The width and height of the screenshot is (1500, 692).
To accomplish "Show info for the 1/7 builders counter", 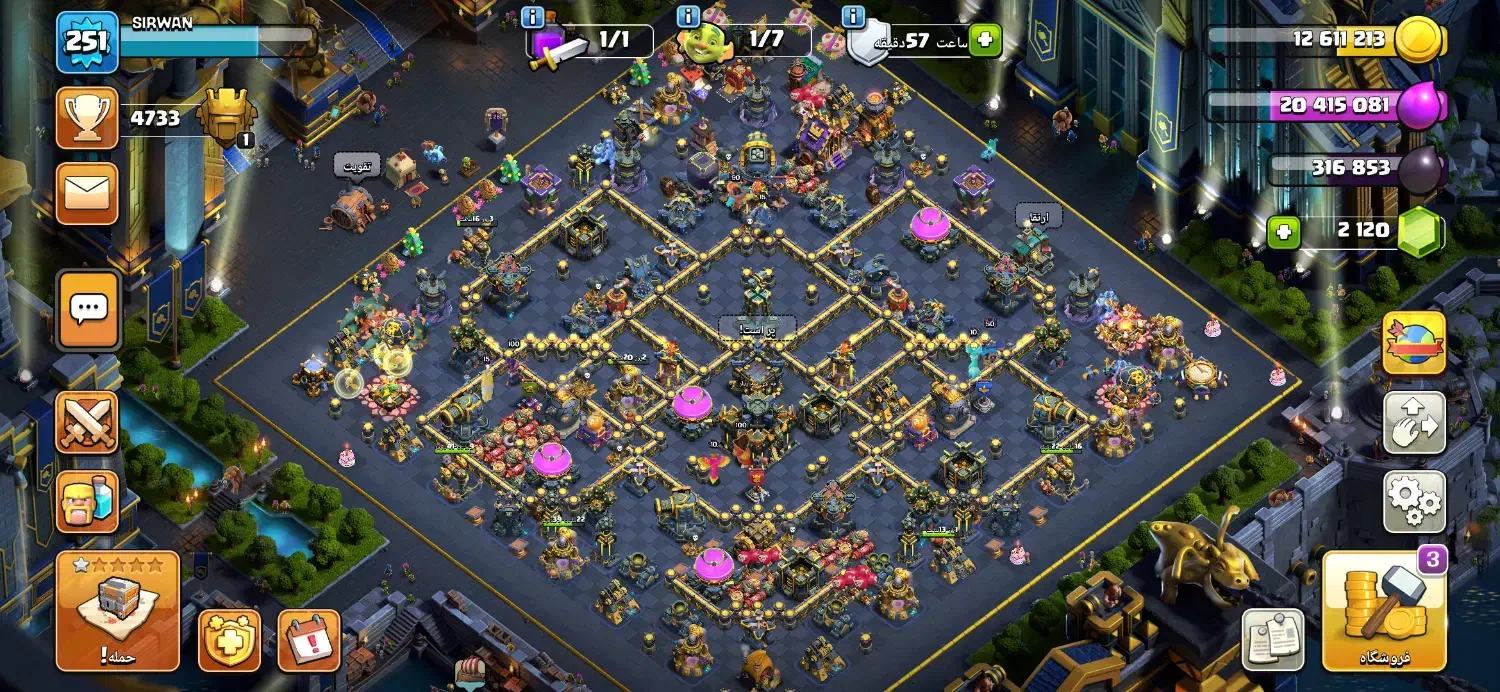I will coord(689,17).
